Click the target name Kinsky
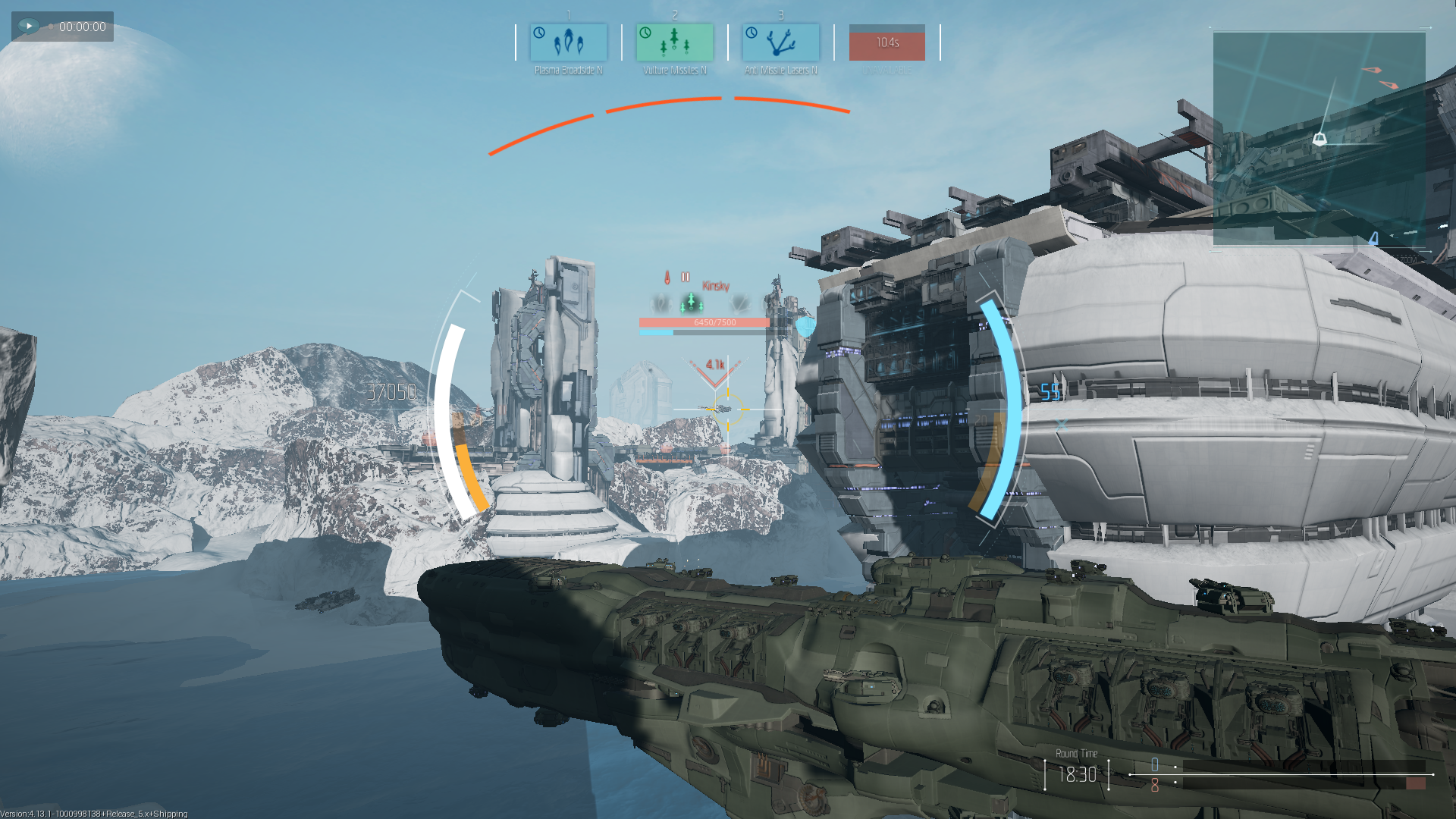Screen dimensions: 1456x819 click(716, 287)
